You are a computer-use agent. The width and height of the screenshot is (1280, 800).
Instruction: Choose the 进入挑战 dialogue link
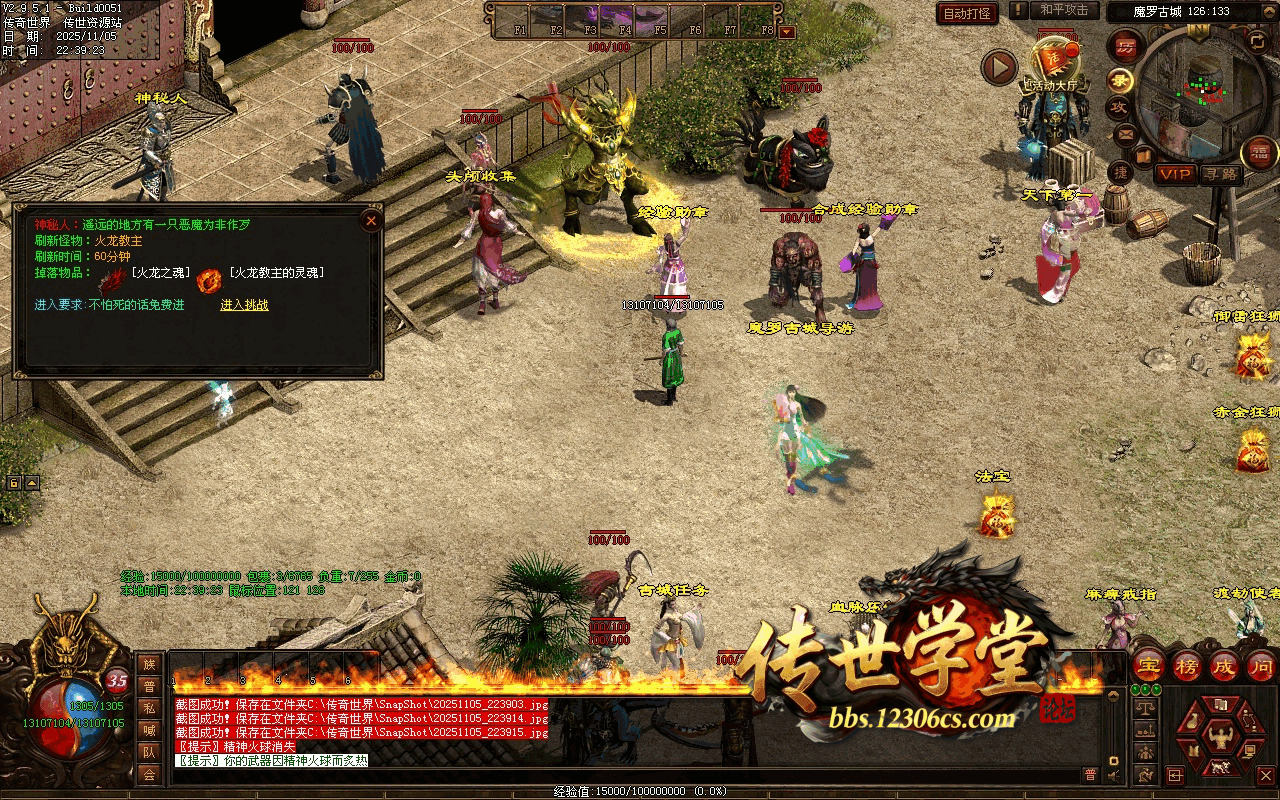coord(244,305)
